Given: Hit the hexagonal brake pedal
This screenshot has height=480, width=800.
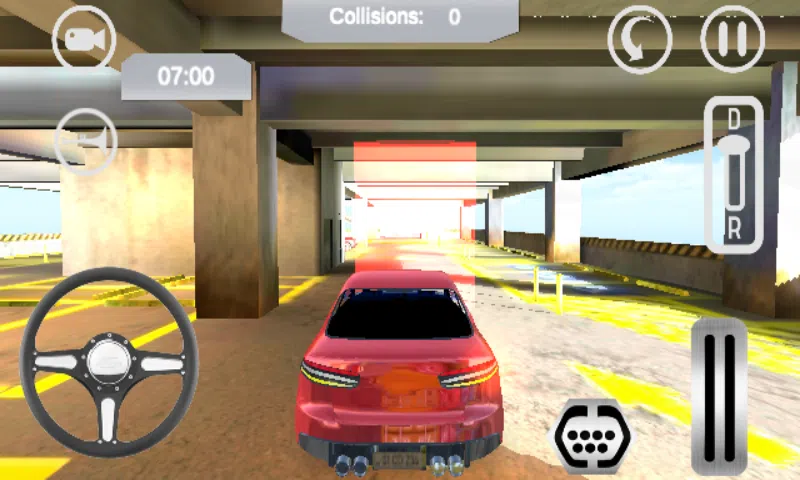Looking at the screenshot, I should pyautogui.click(x=593, y=435).
